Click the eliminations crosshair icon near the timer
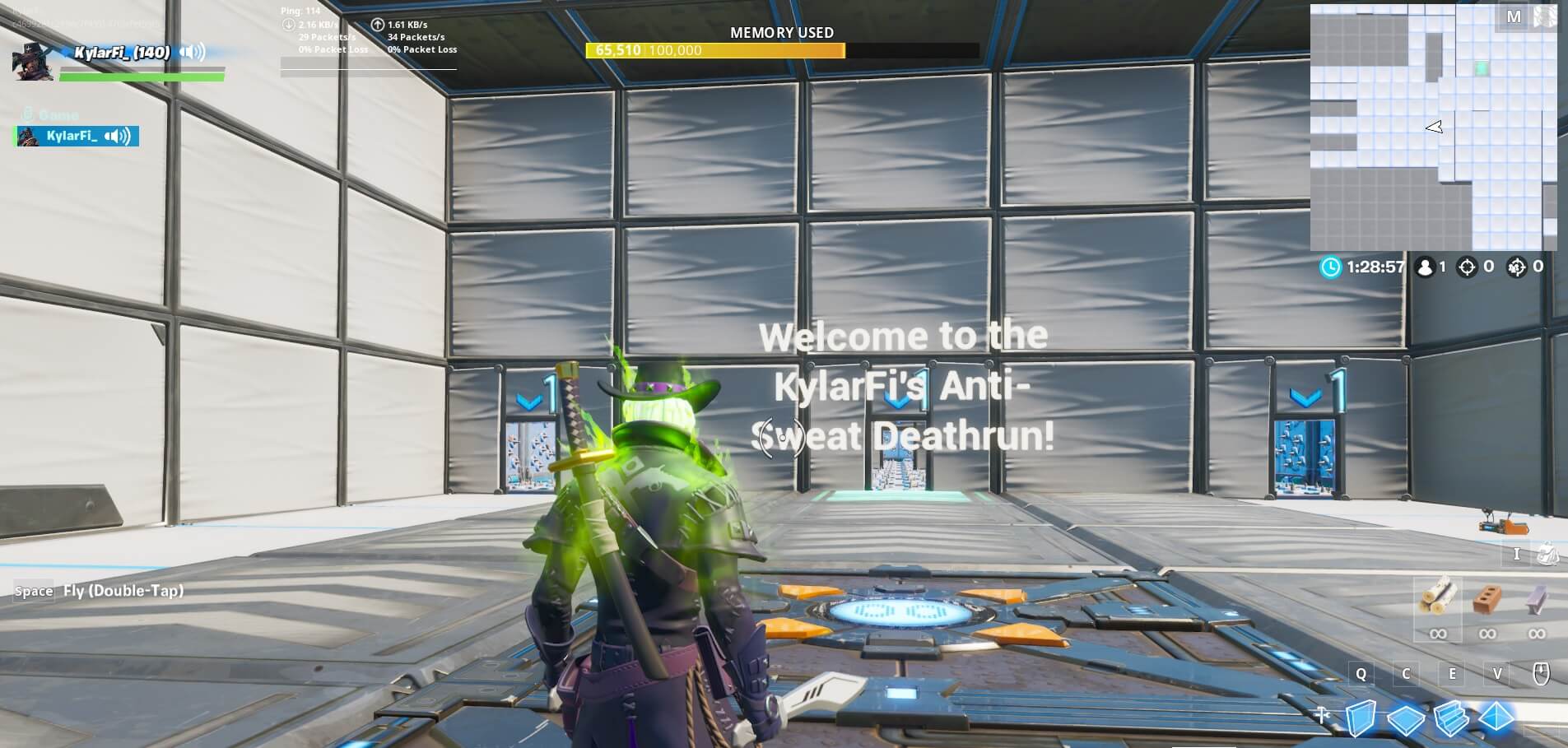Image resolution: width=1568 pixels, height=748 pixels. pos(1468,266)
